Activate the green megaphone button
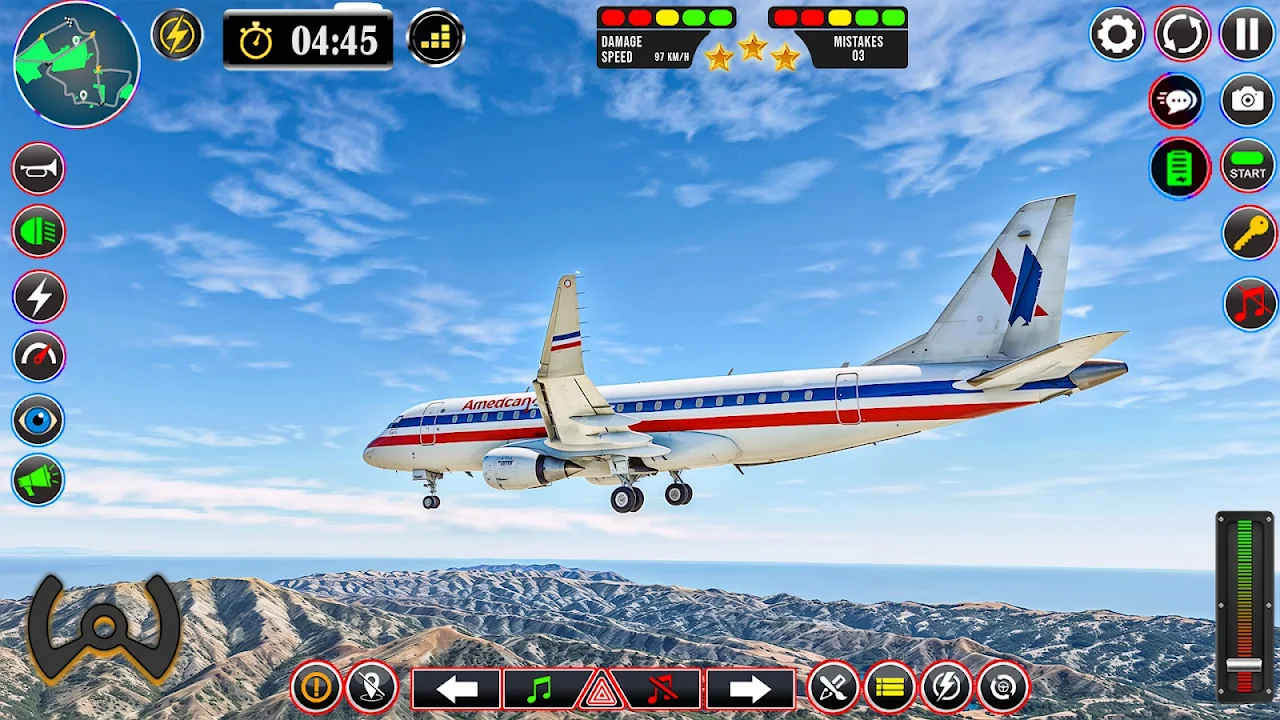Screen dimensions: 1280x720 coord(39,481)
